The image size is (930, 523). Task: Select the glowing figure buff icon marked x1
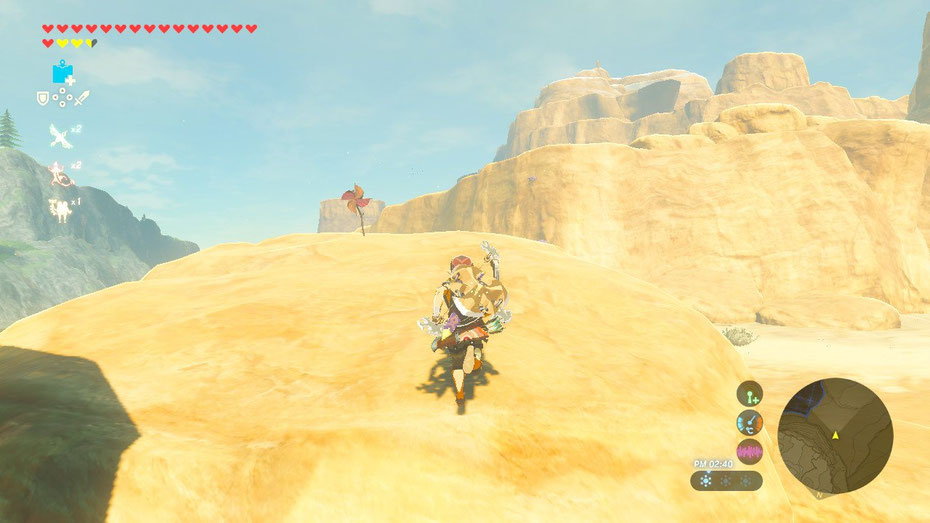[60, 208]
